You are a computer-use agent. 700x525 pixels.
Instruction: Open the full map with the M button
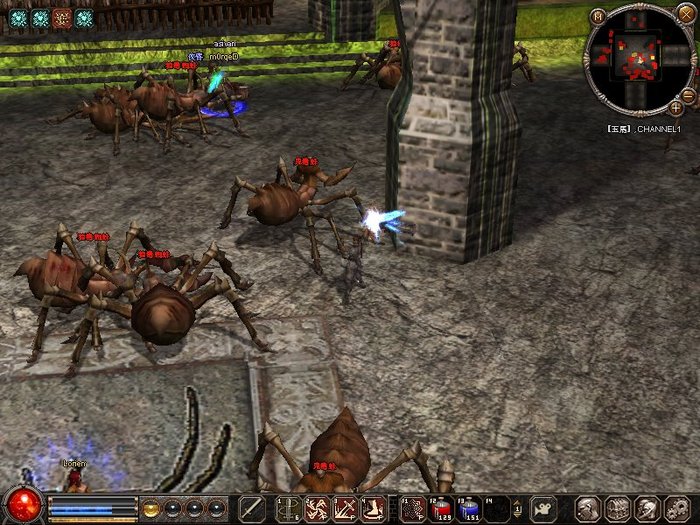pyautogui.click(x=597, y=17)
